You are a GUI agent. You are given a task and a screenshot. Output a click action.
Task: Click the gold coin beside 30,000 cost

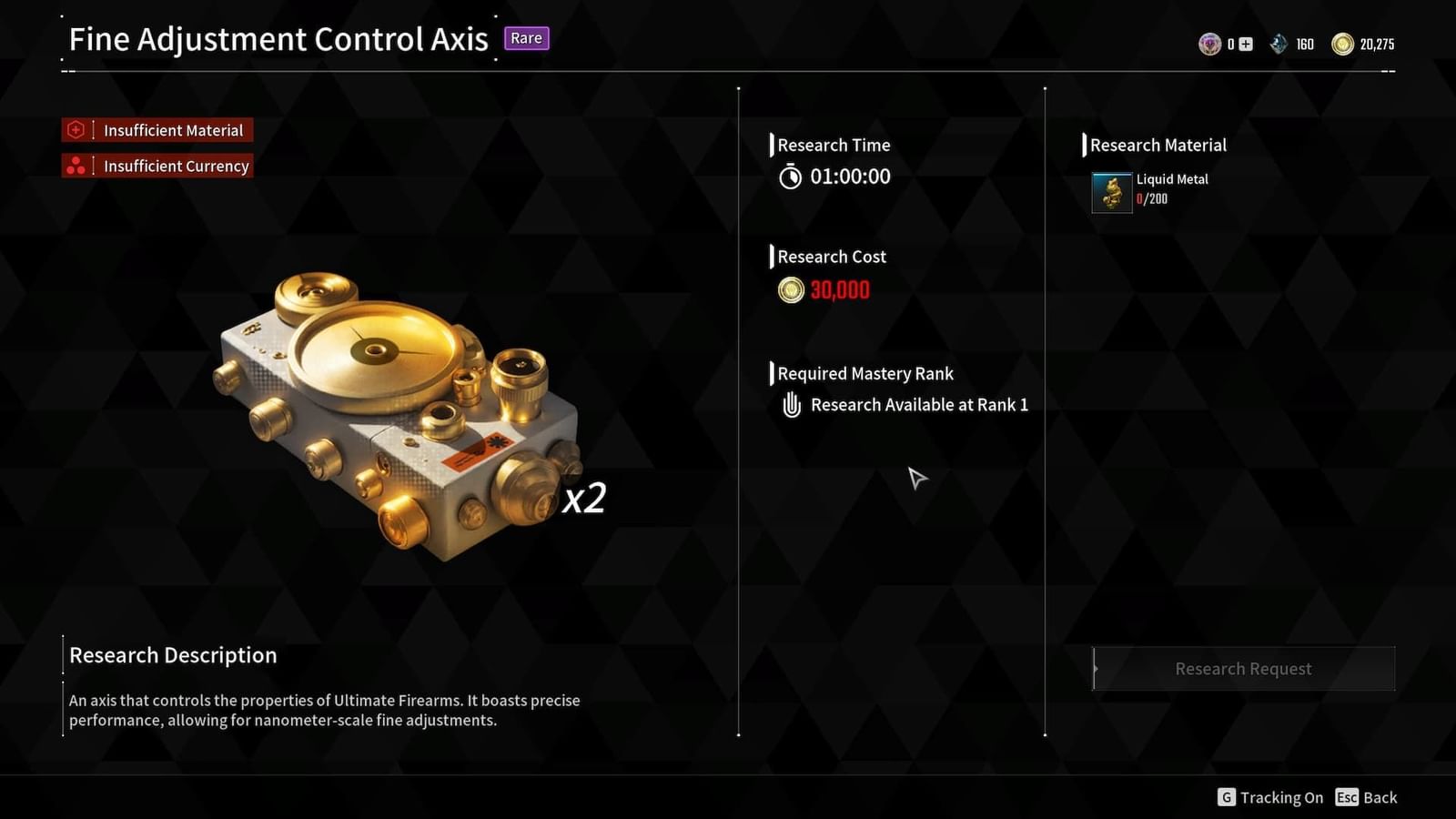click(791, 290)
